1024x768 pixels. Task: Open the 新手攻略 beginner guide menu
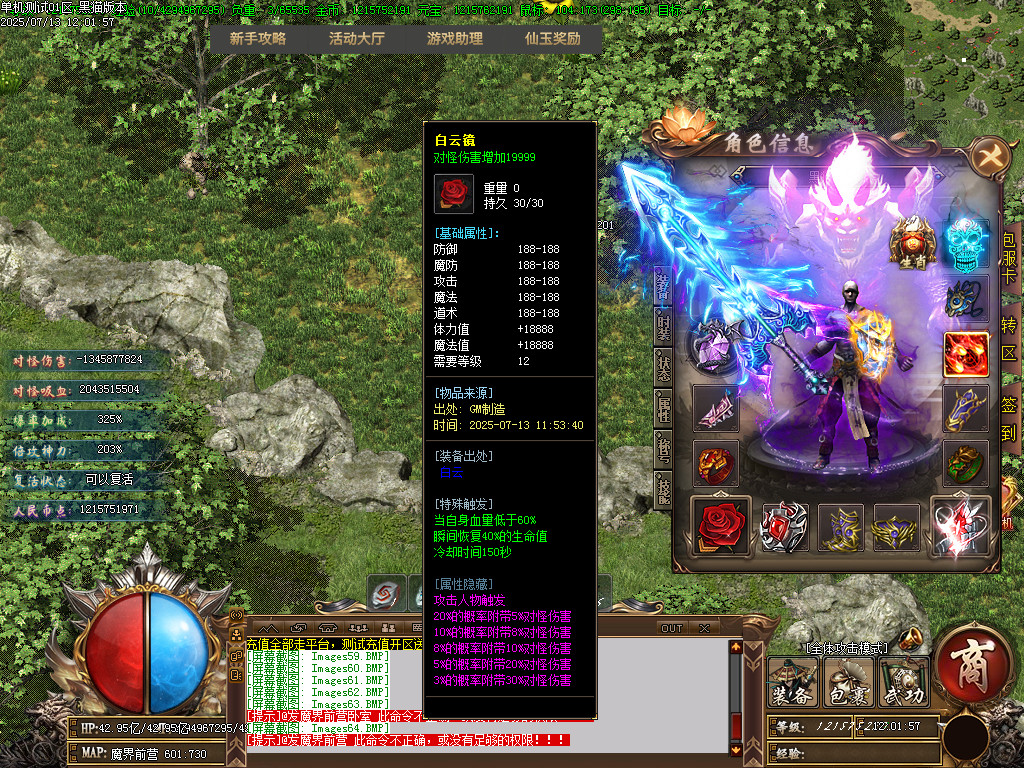point(258,39)
